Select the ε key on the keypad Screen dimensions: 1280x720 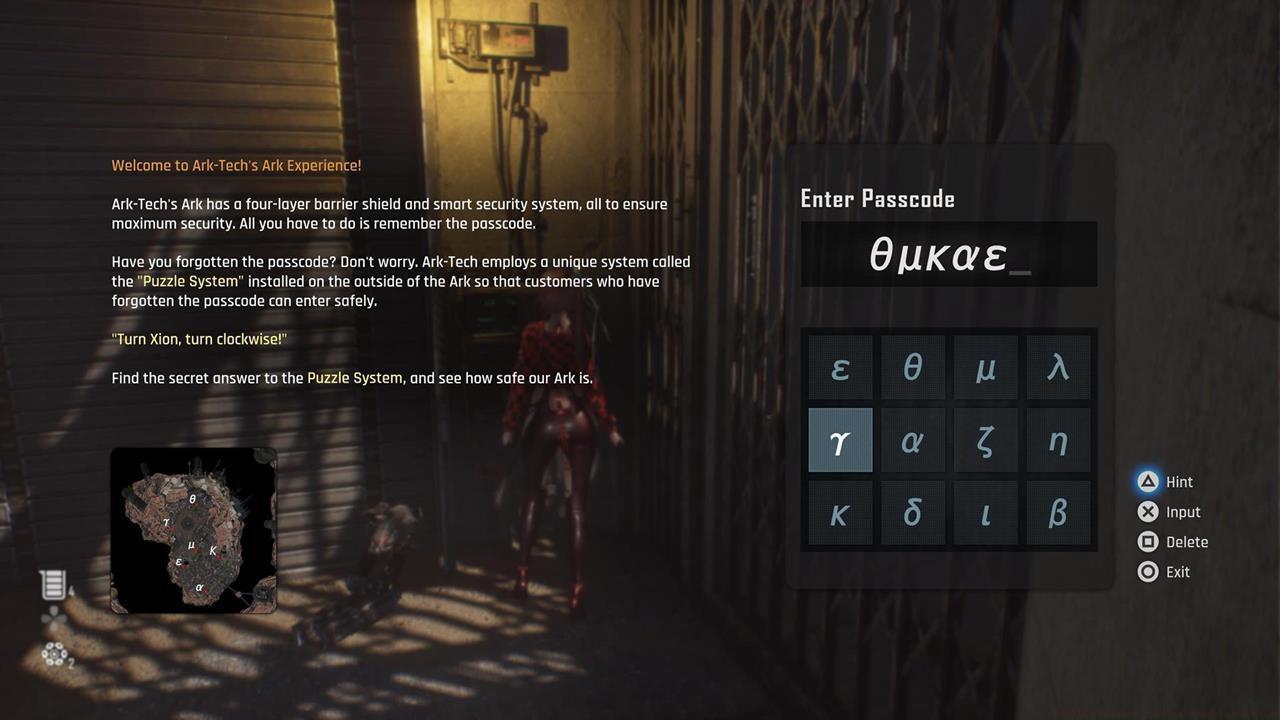coord(839,367)
